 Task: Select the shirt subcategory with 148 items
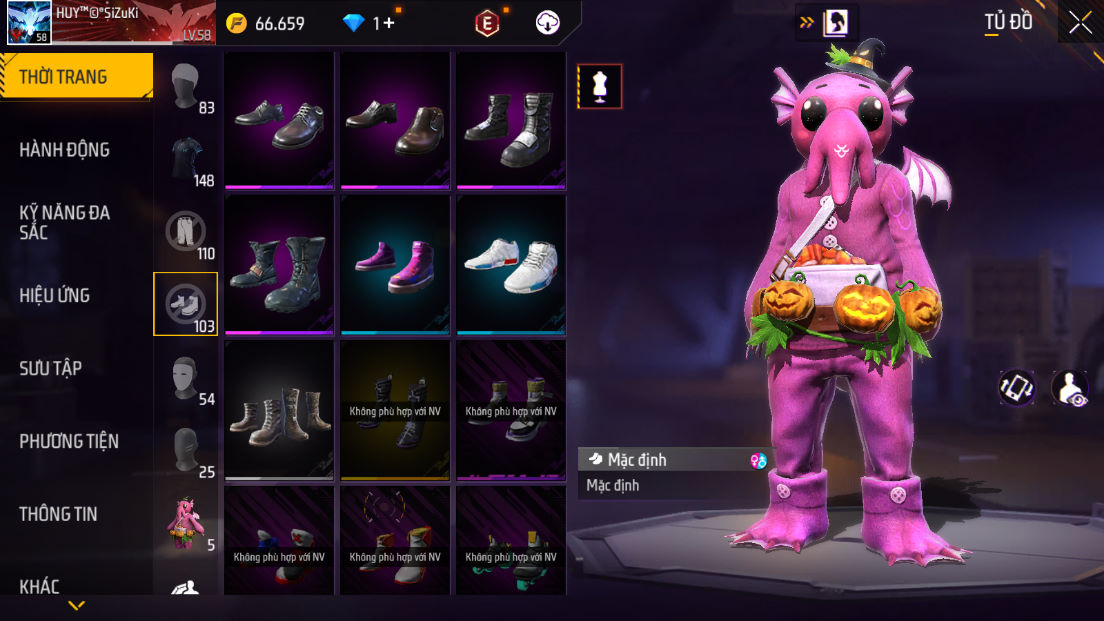coord(186,160)
